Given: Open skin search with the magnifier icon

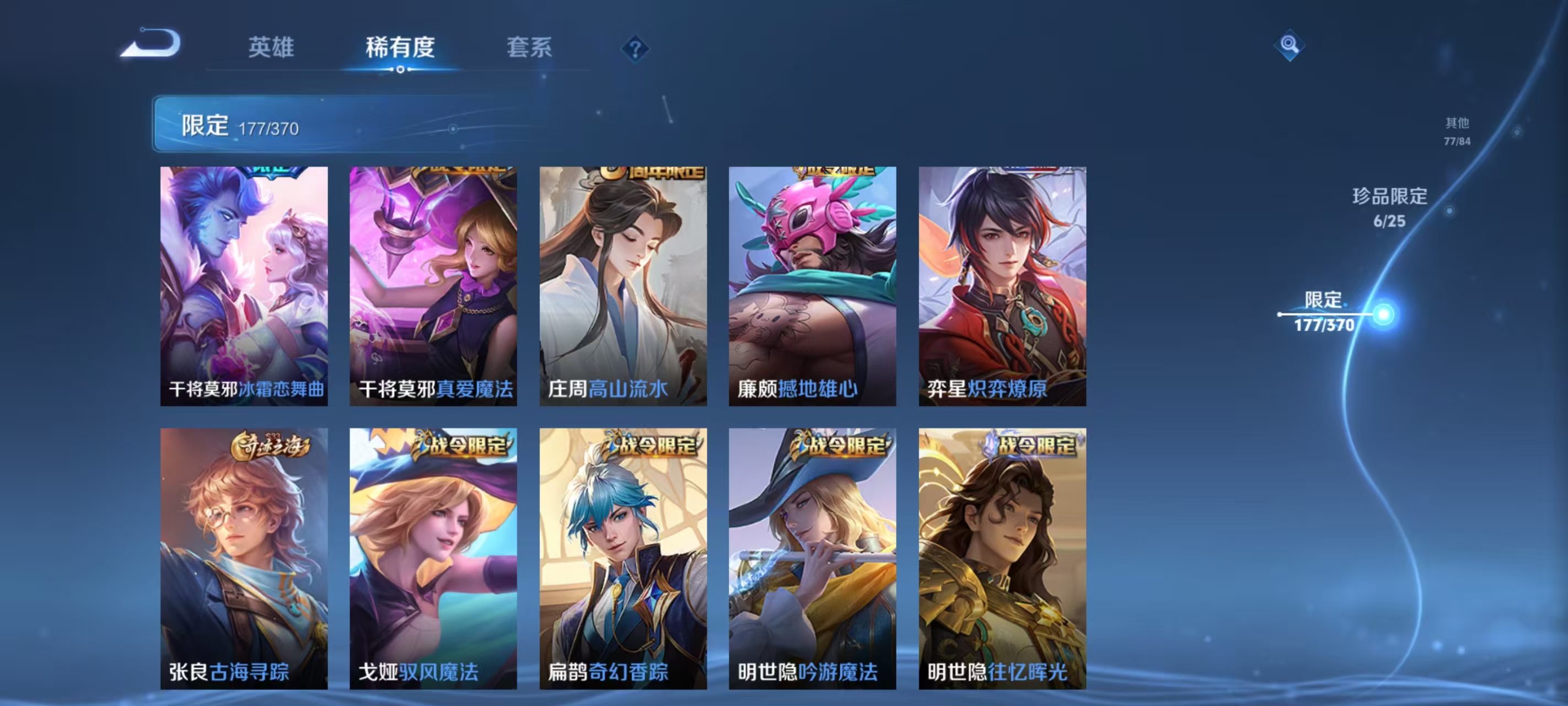Looking at the screenshot, I should [1291, 46].
